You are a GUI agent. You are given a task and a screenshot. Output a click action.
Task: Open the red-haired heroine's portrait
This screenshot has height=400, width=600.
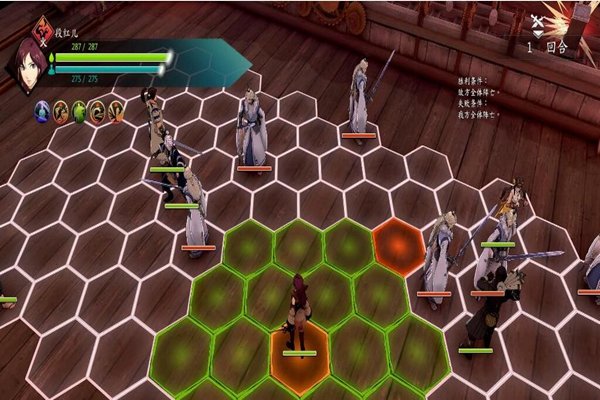tap(25, 63)
